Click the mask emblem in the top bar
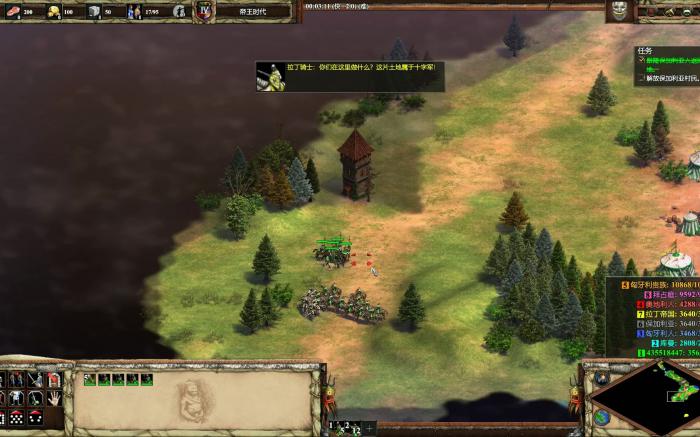The width and height of the screenshot is (700, 437). pyautogui.click(x=618, y=12)
